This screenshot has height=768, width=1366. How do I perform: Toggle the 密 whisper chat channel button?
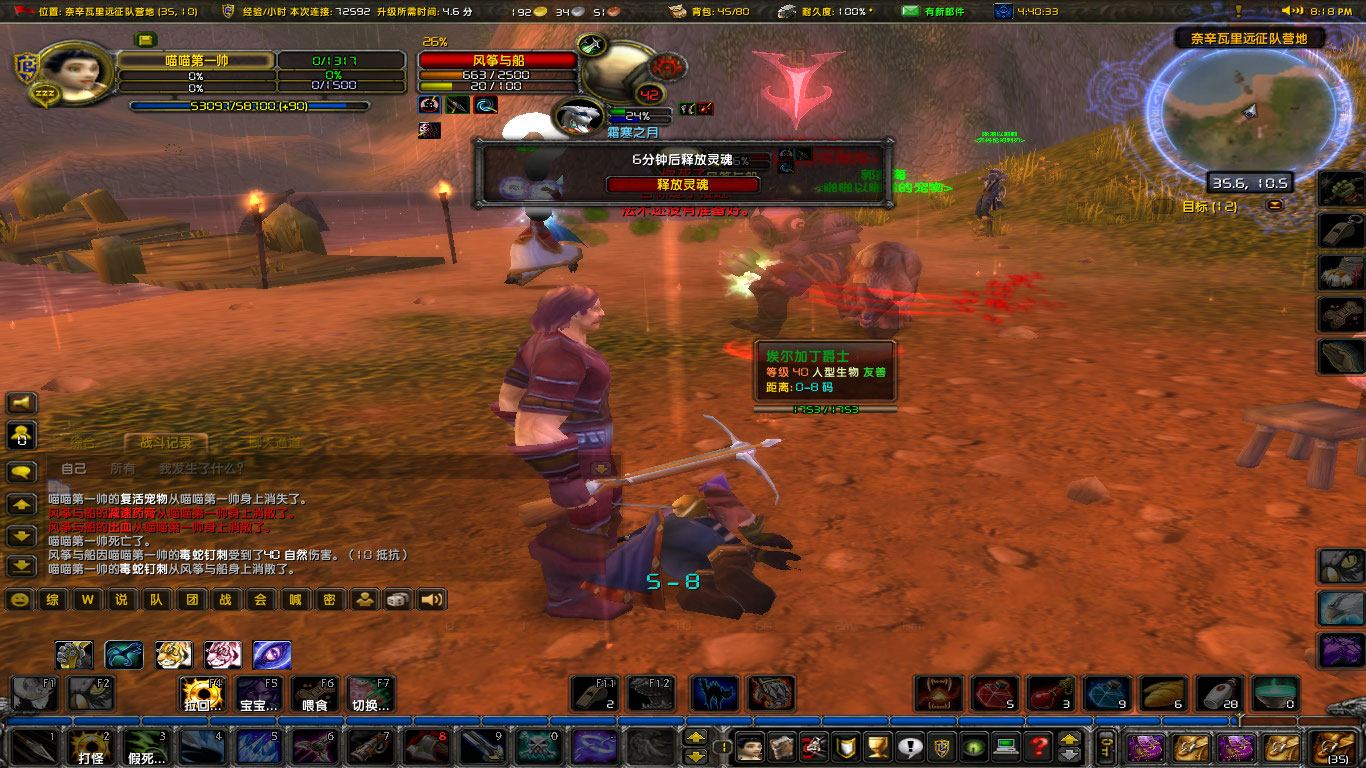(330, 600)
